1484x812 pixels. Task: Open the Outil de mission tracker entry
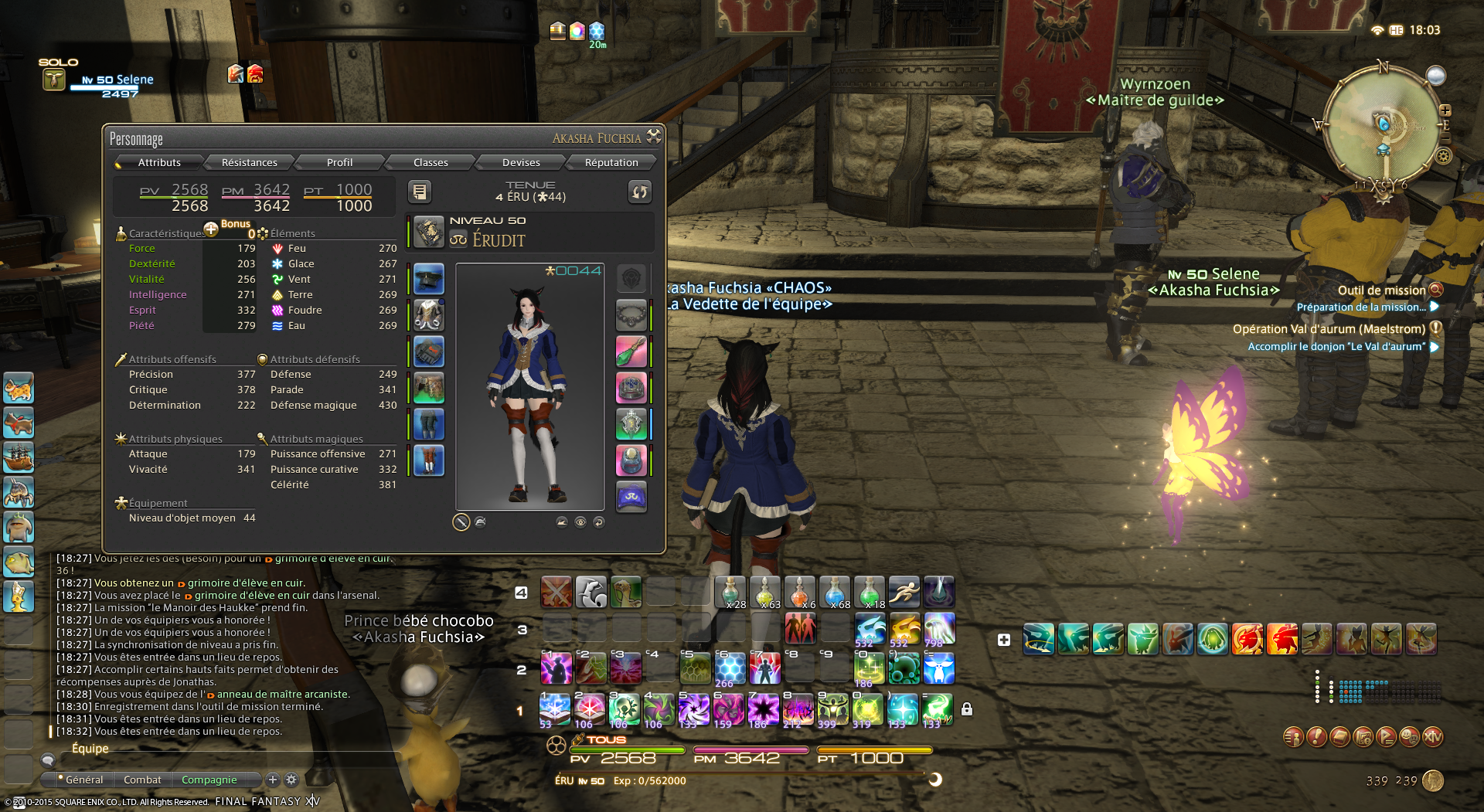[1382, 290]
